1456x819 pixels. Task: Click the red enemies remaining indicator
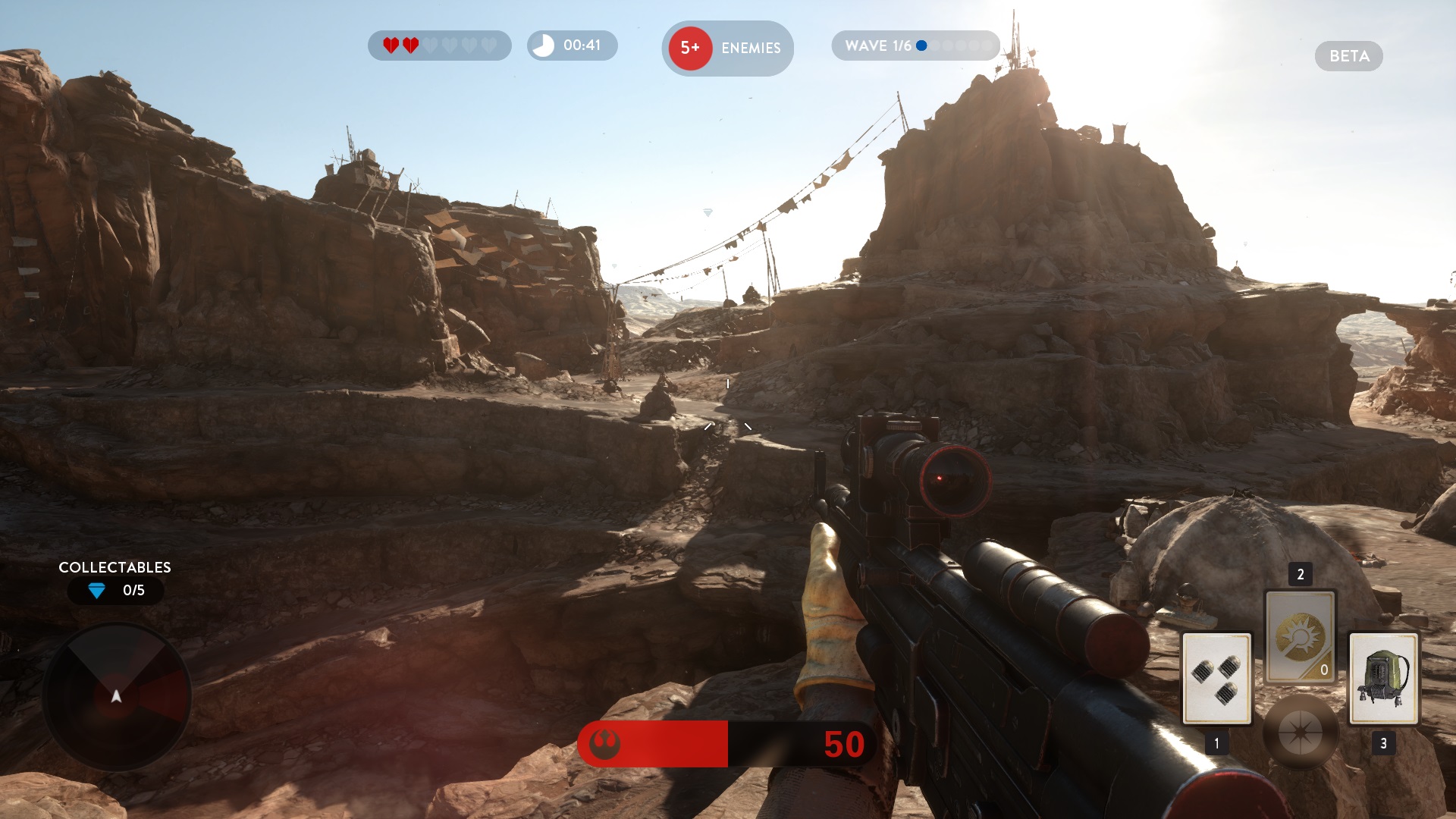point(690,48)
